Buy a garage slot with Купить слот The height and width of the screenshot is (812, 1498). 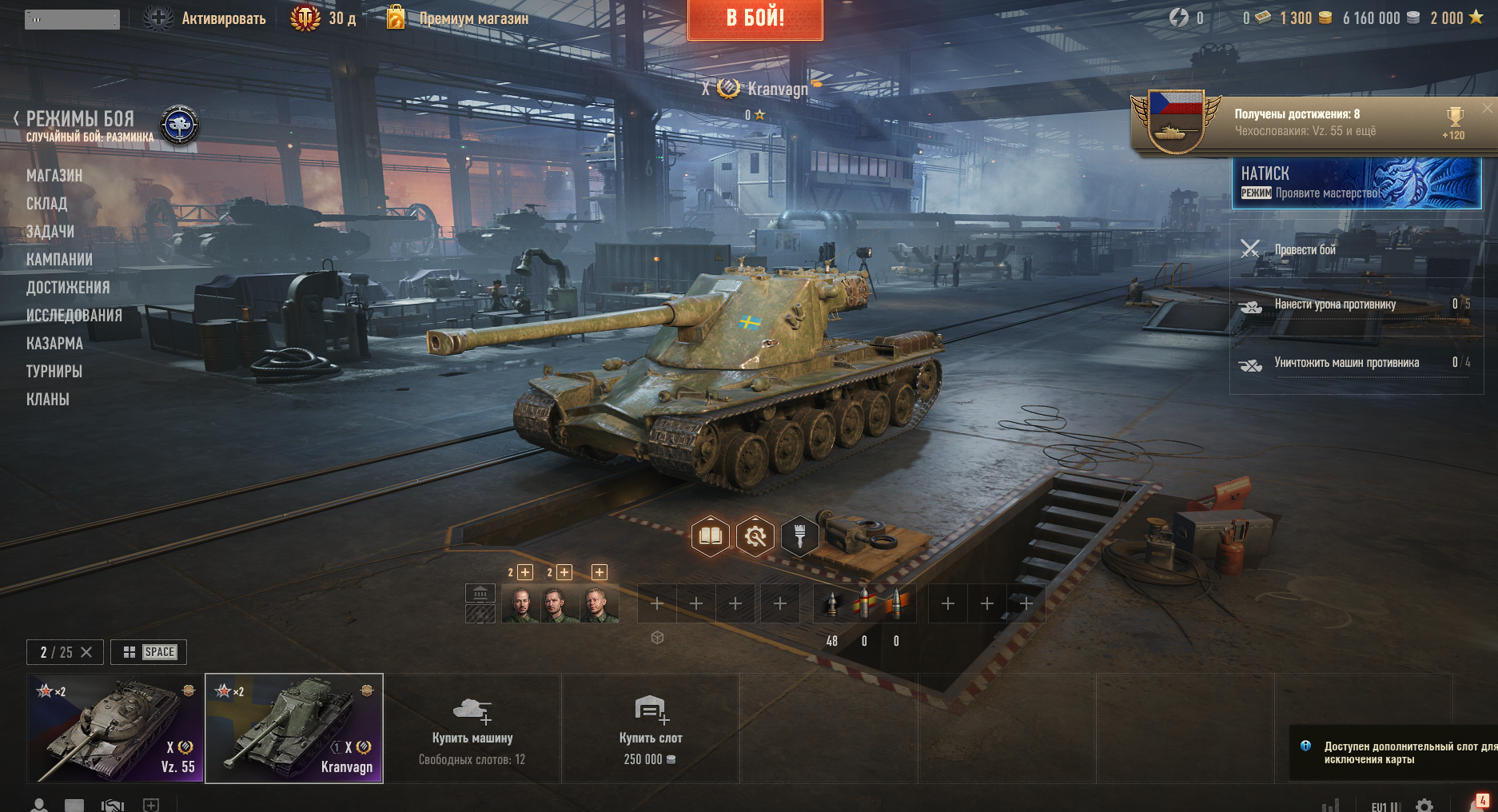[x=650, y=728]
